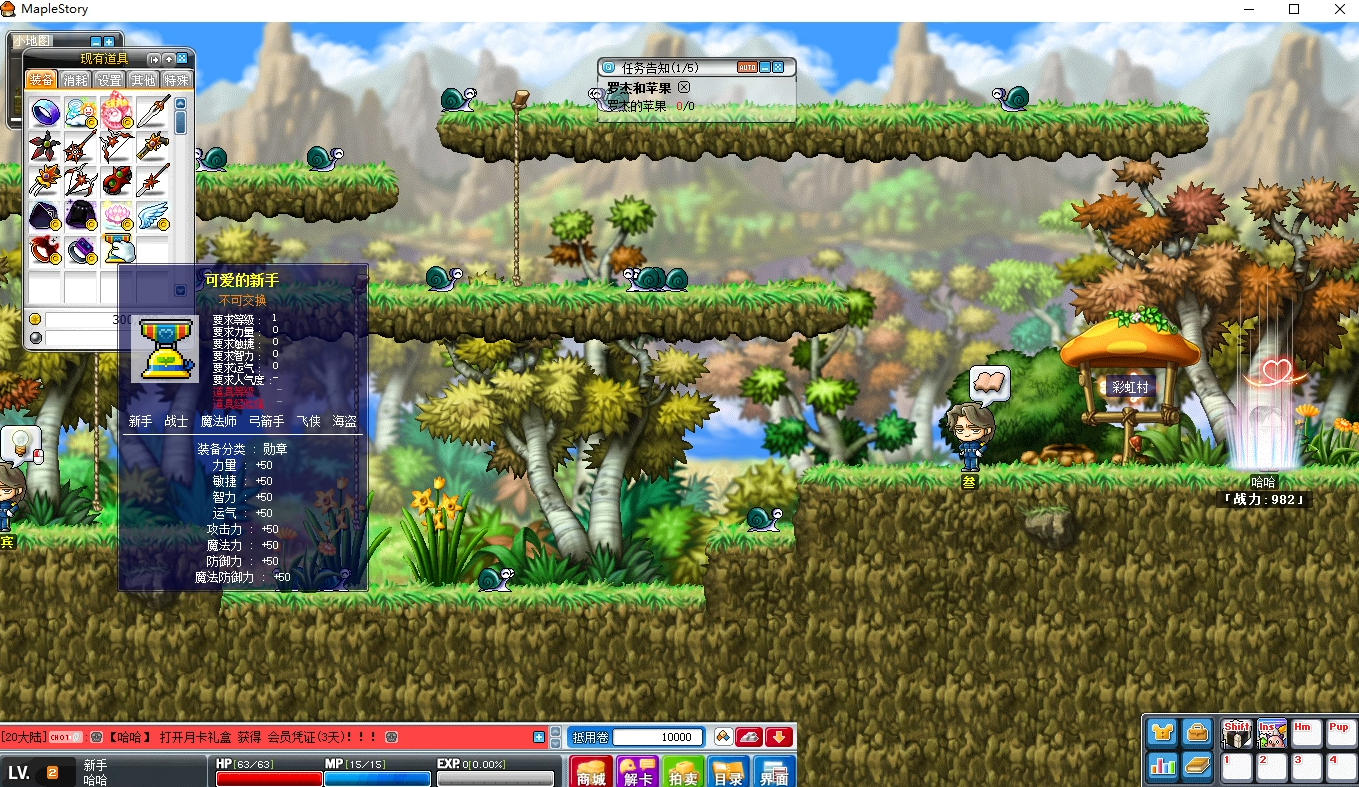Select the 其他 inventory tab
Screen dimensions: 1359x787
click(x=143, y=80)
